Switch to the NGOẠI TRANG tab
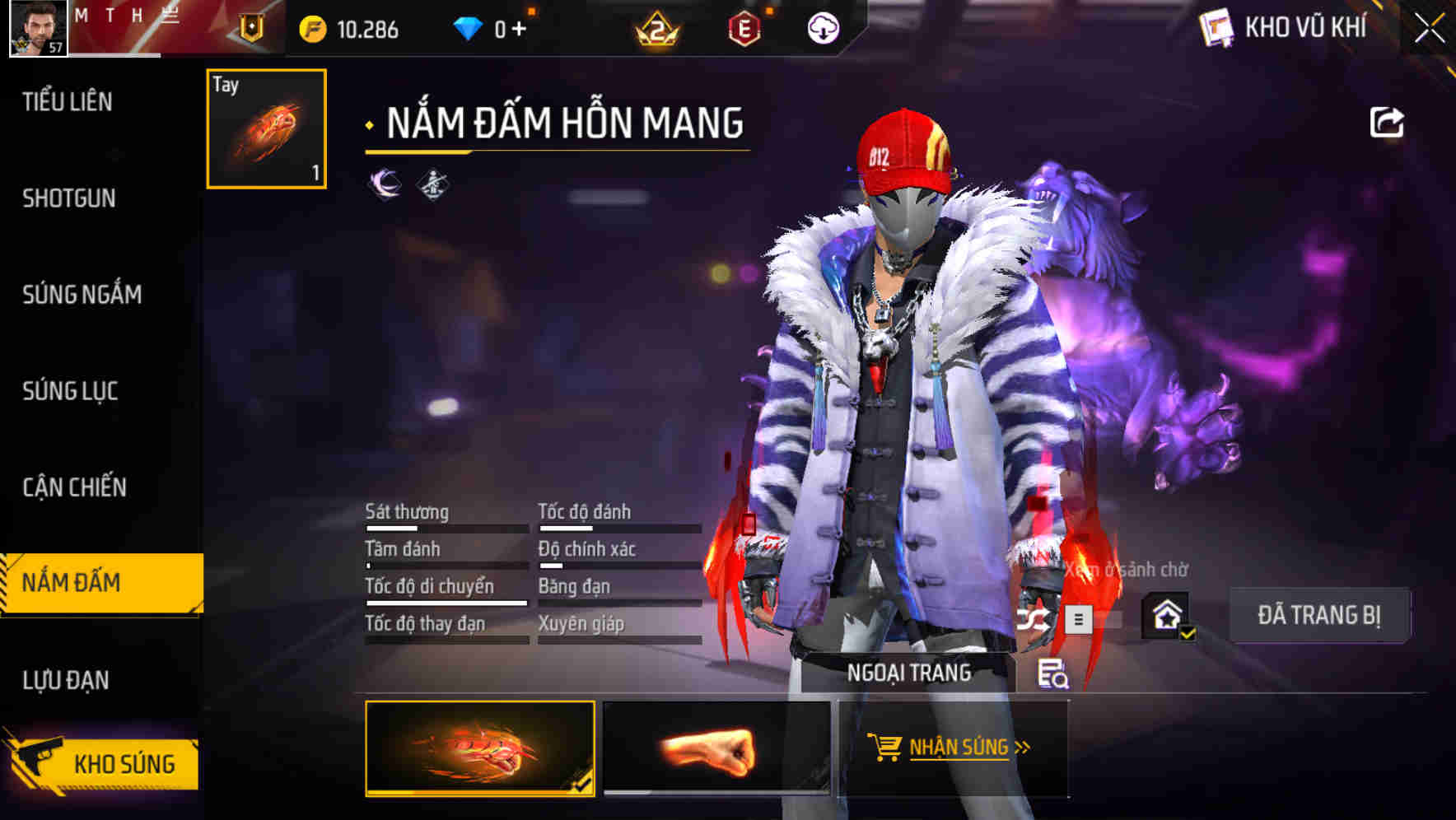Viewport: 1456px width, 820px height. (x=910, y=671)
